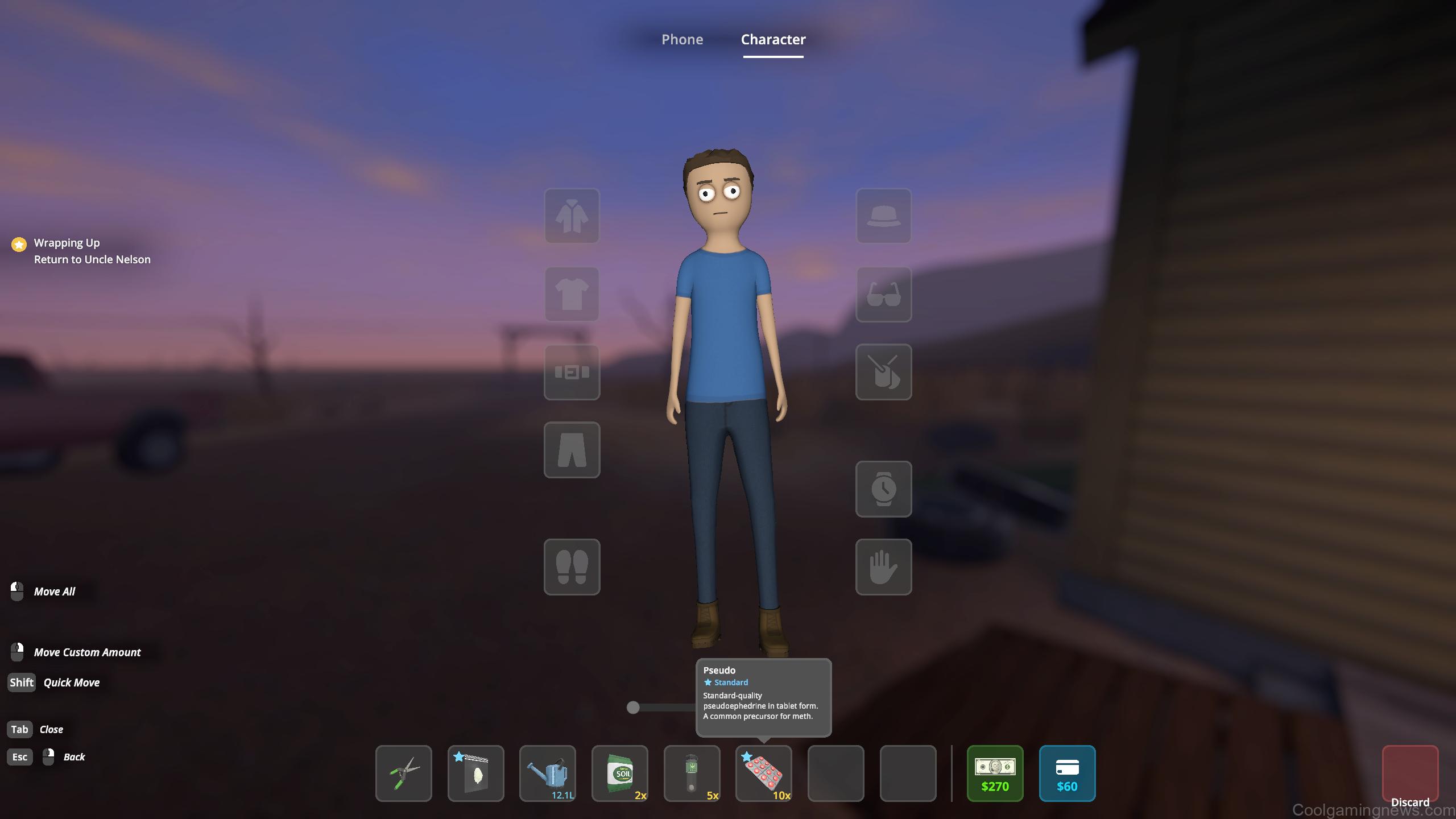The height and width of the screenshot is (819, 1456).
Task: Click the shirt equipment slot
Action: click(x=572, y=295)
